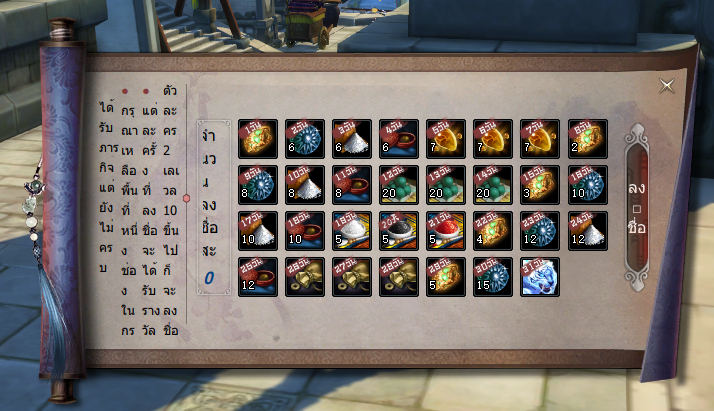Select the day 30 blue crystal reward

coord(492,277)
